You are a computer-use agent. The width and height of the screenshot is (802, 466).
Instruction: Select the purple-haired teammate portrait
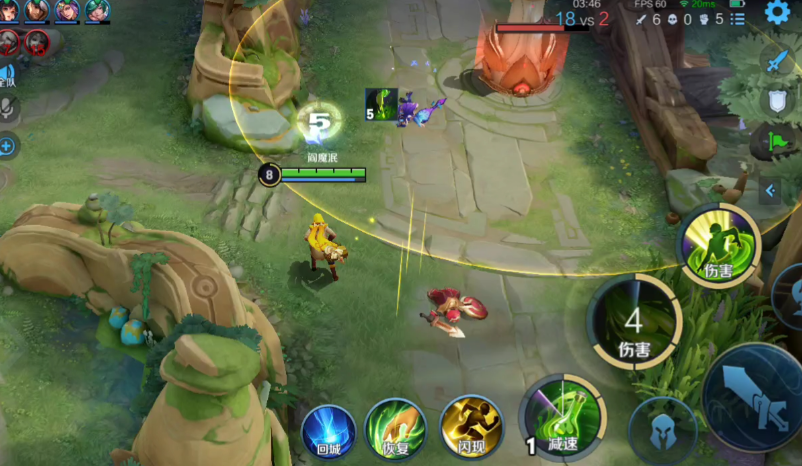67,11
